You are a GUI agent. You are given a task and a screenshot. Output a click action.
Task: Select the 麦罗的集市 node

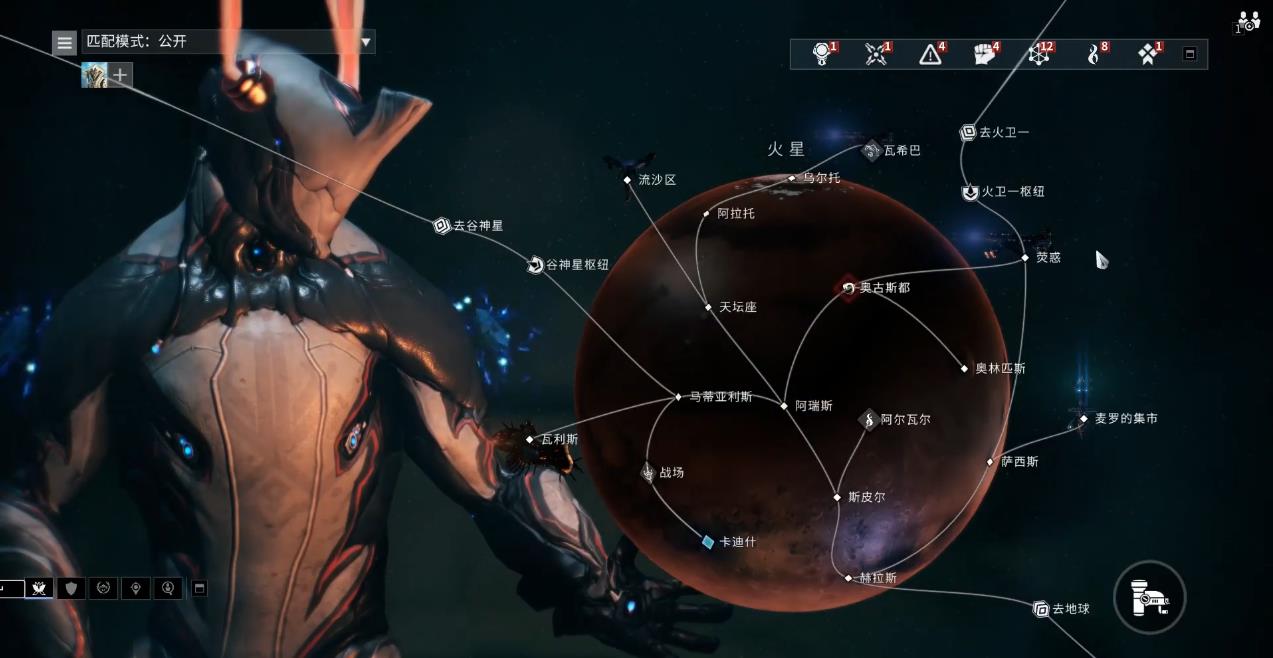[1084, 419]
